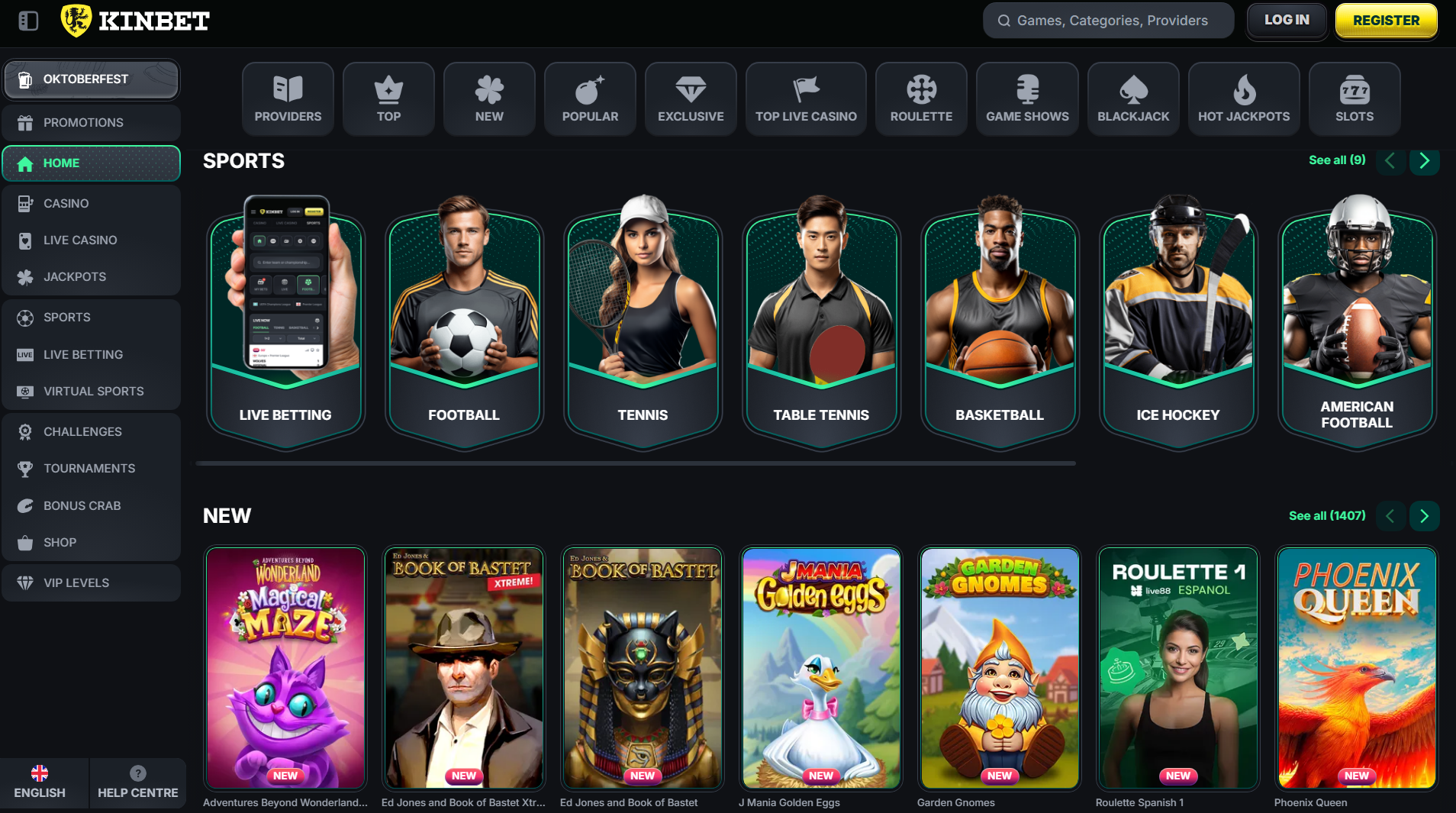Select the Providers icon in the category bar

click(288, 89)
